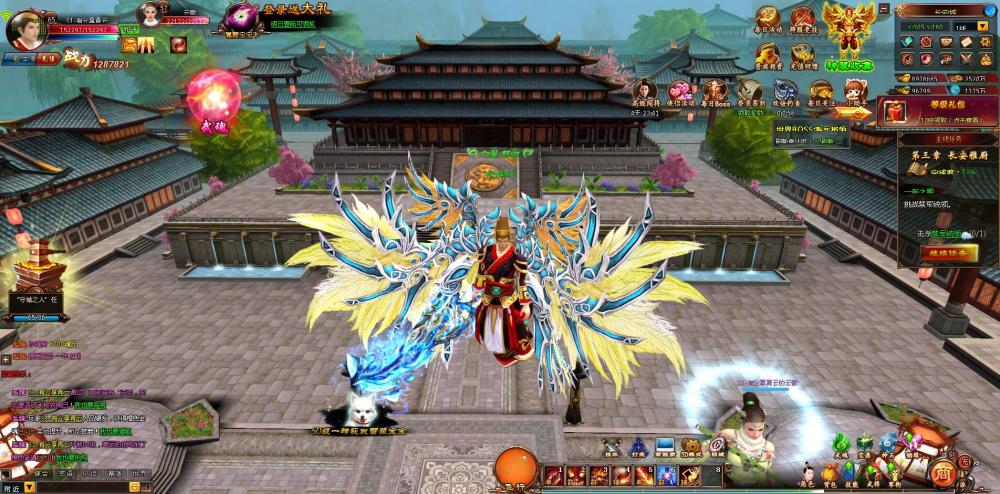Image resolution: width=1000 pixels, height=494 pixels.
Task: Open the 跨服竞技 cross-server arena icon
Action: click(x=803, y=19)
